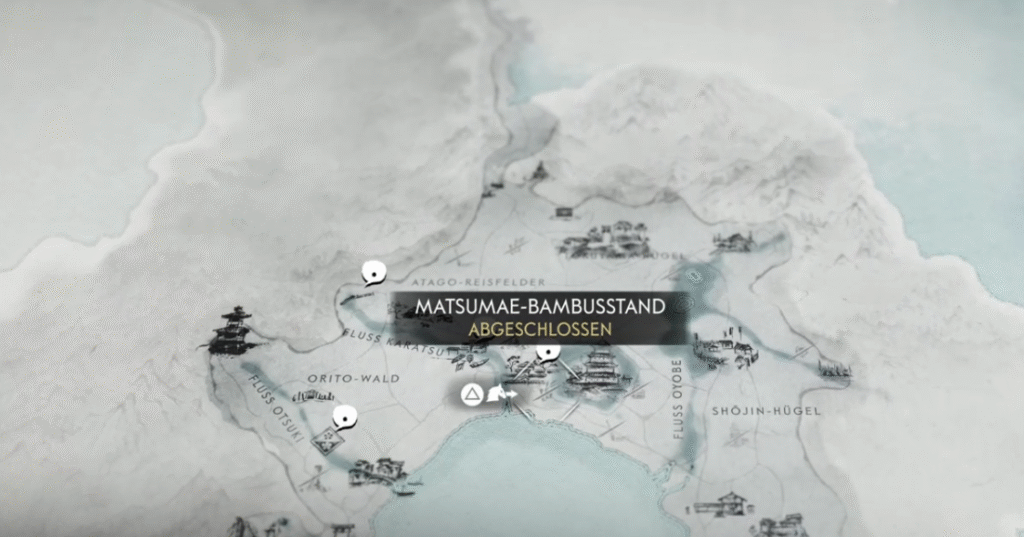1024x537 pixels.
Task: Choose the speech bubble marker beside the central castle
Action: point(546,352)
